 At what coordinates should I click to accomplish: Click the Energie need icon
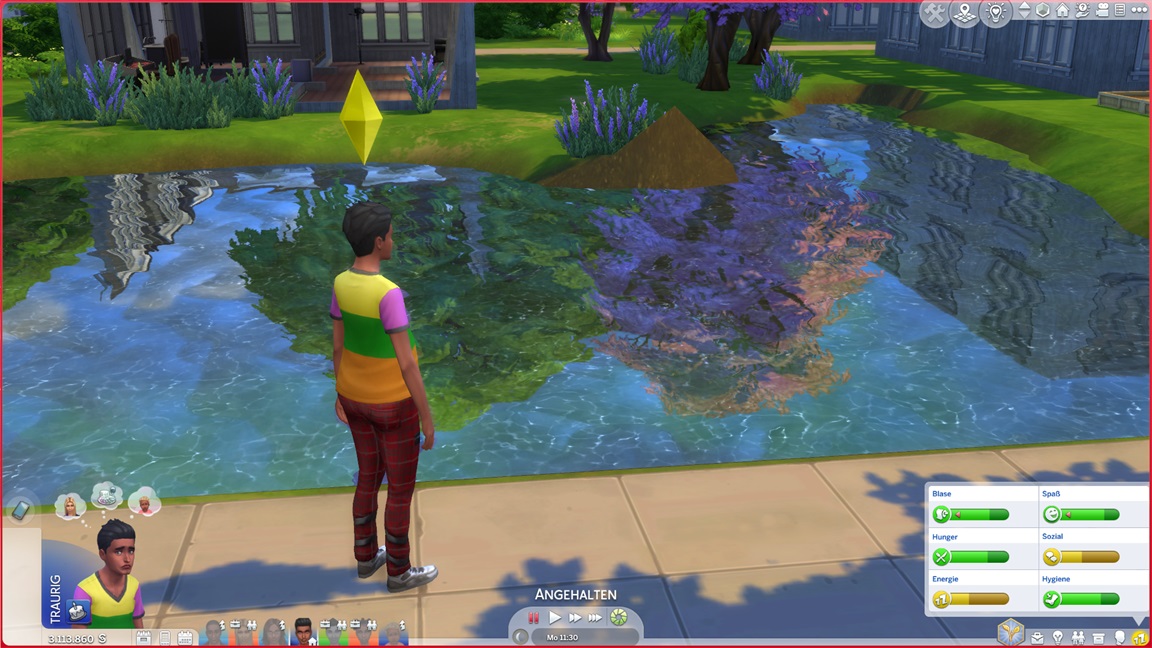[940, 599]
